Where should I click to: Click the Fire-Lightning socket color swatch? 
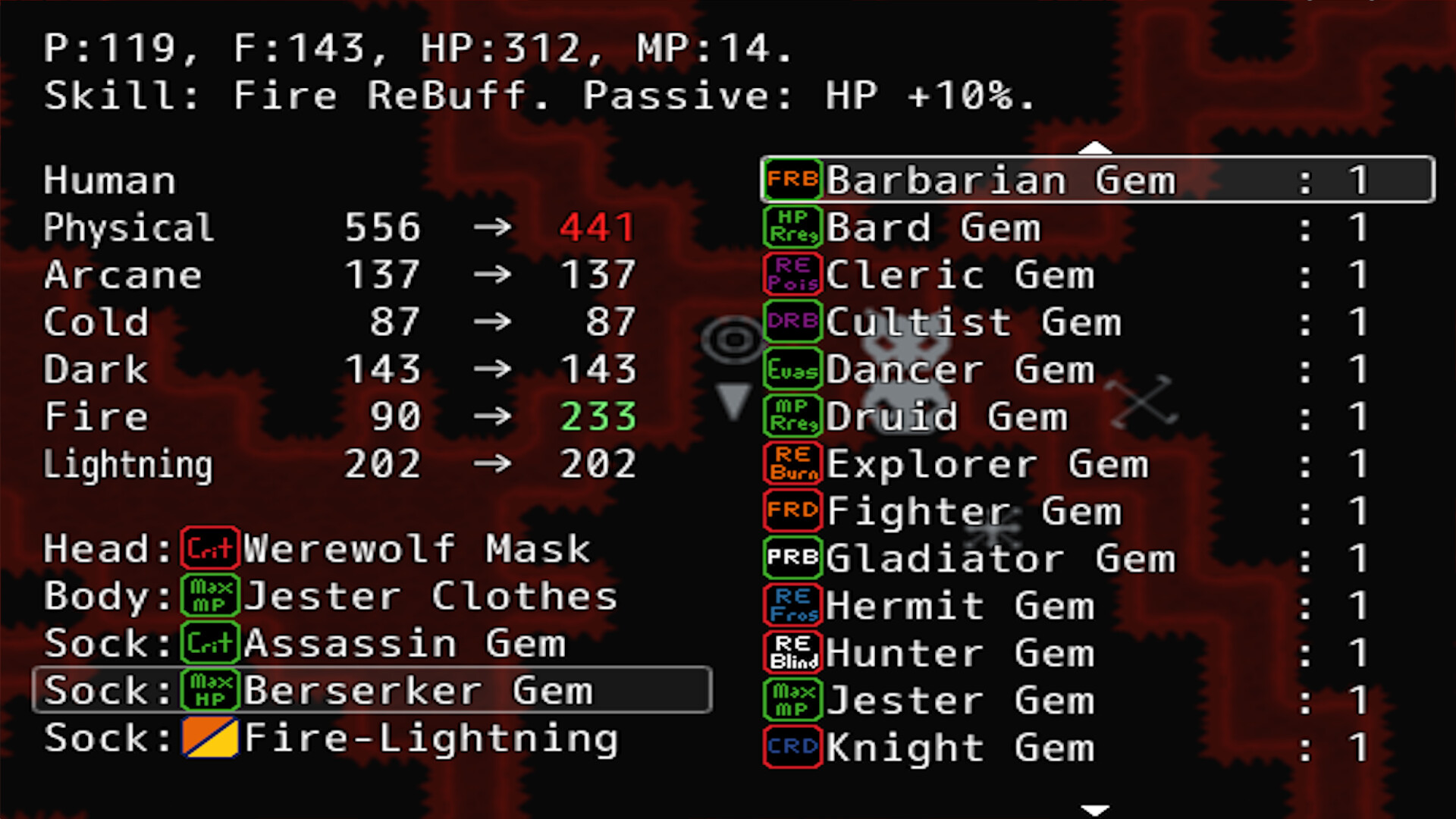pyautogui.click(x=209, y=737)
